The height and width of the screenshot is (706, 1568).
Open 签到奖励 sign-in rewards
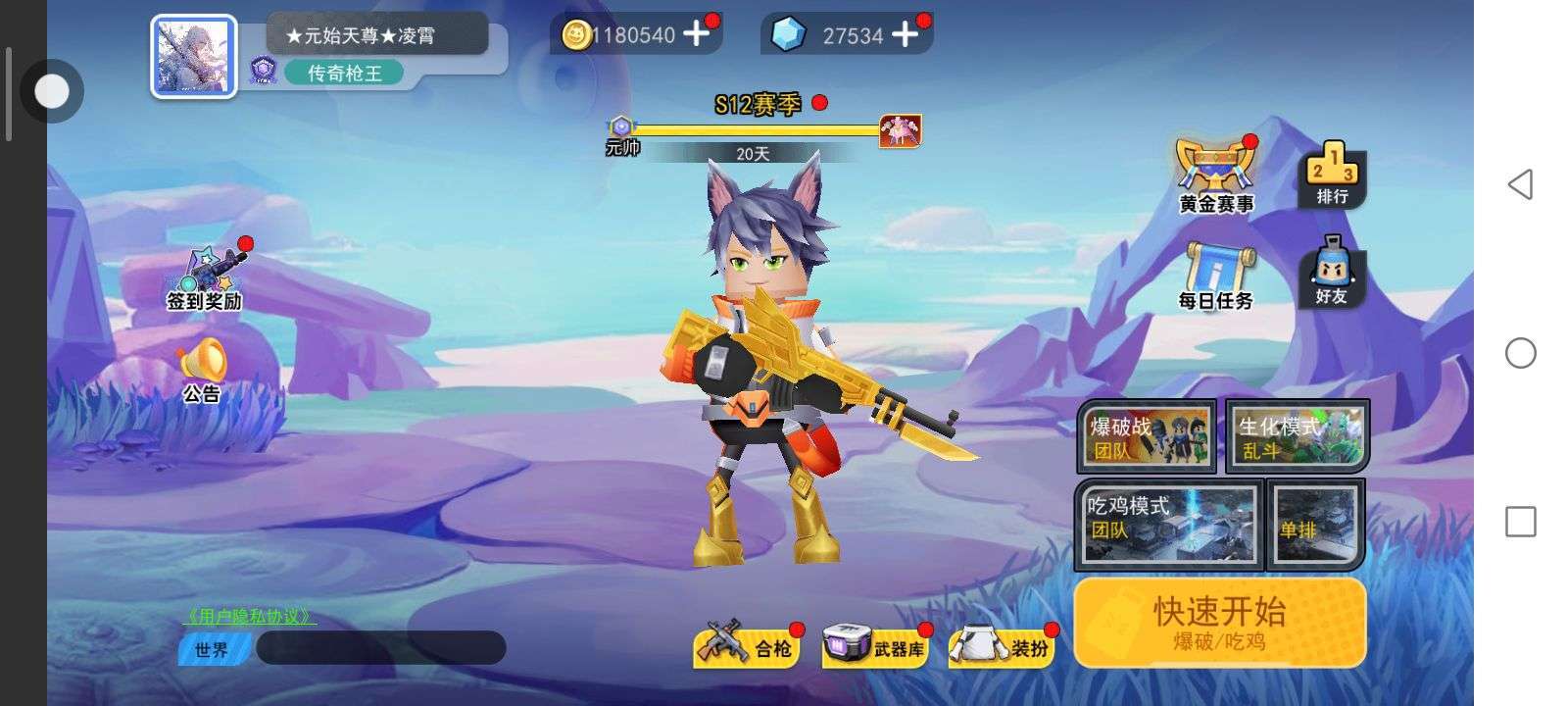tap(206, 278)
